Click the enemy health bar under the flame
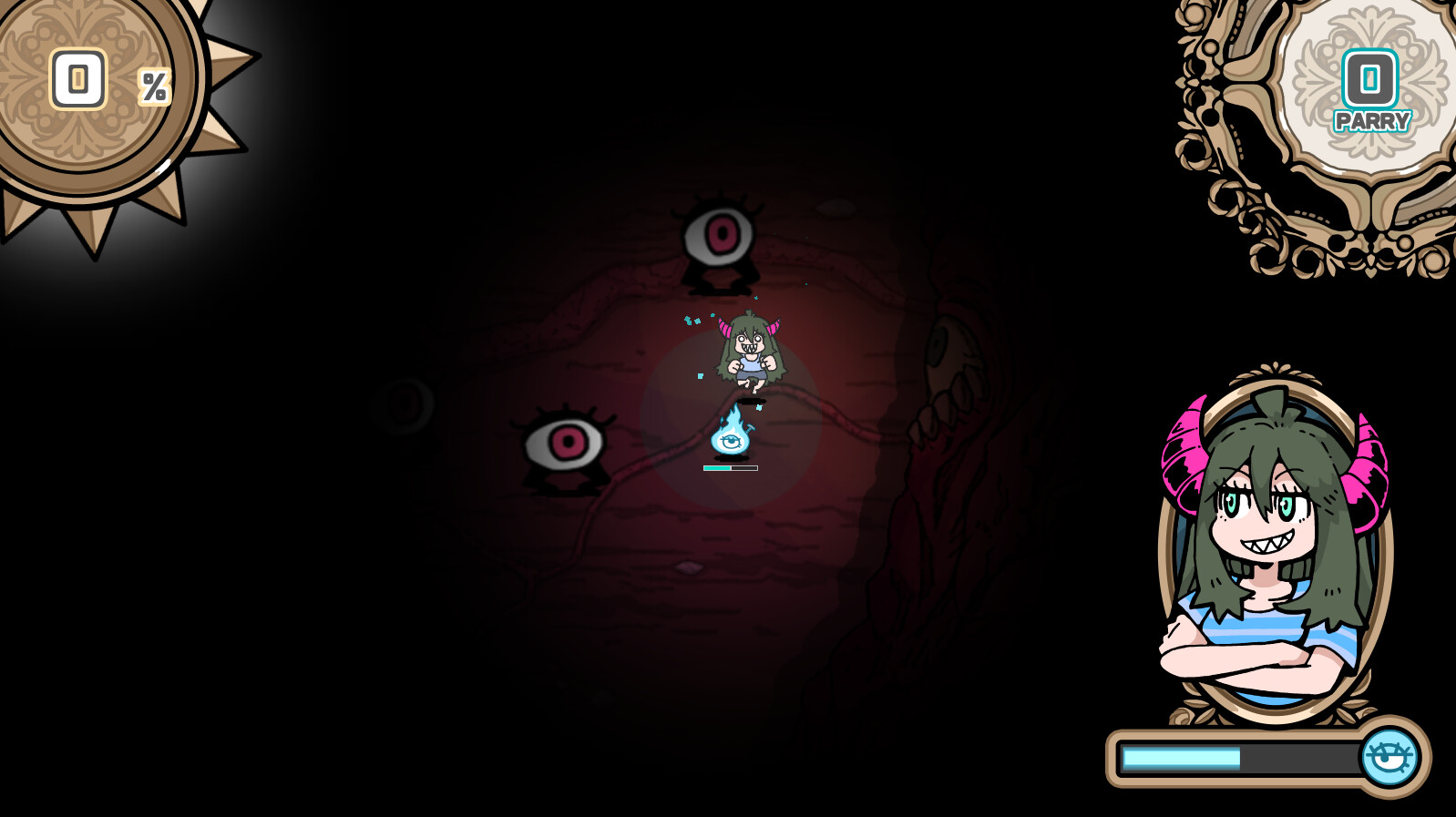 point(729,466)
